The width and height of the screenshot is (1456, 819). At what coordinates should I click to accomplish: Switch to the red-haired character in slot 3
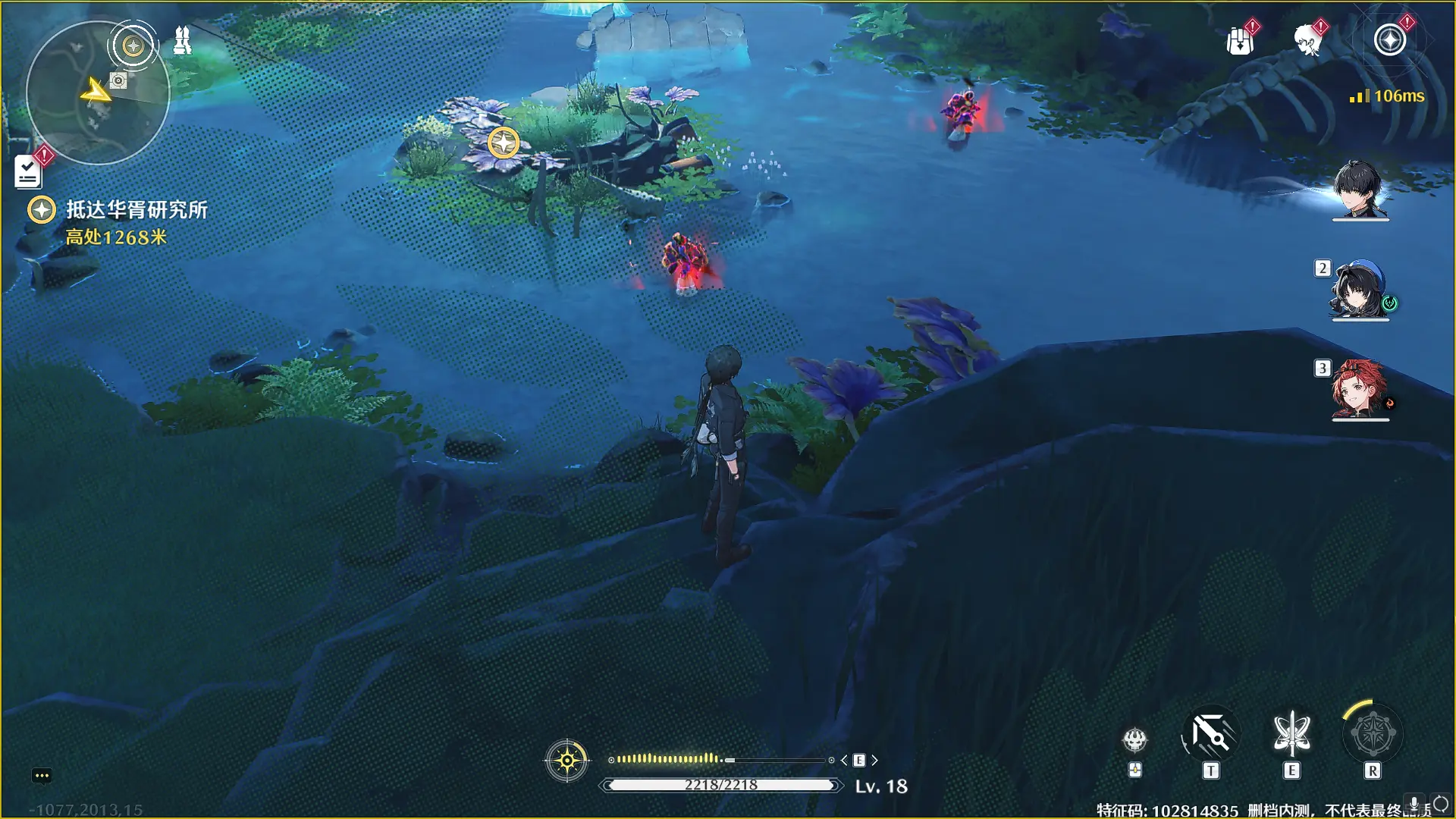coord(1360,391)
